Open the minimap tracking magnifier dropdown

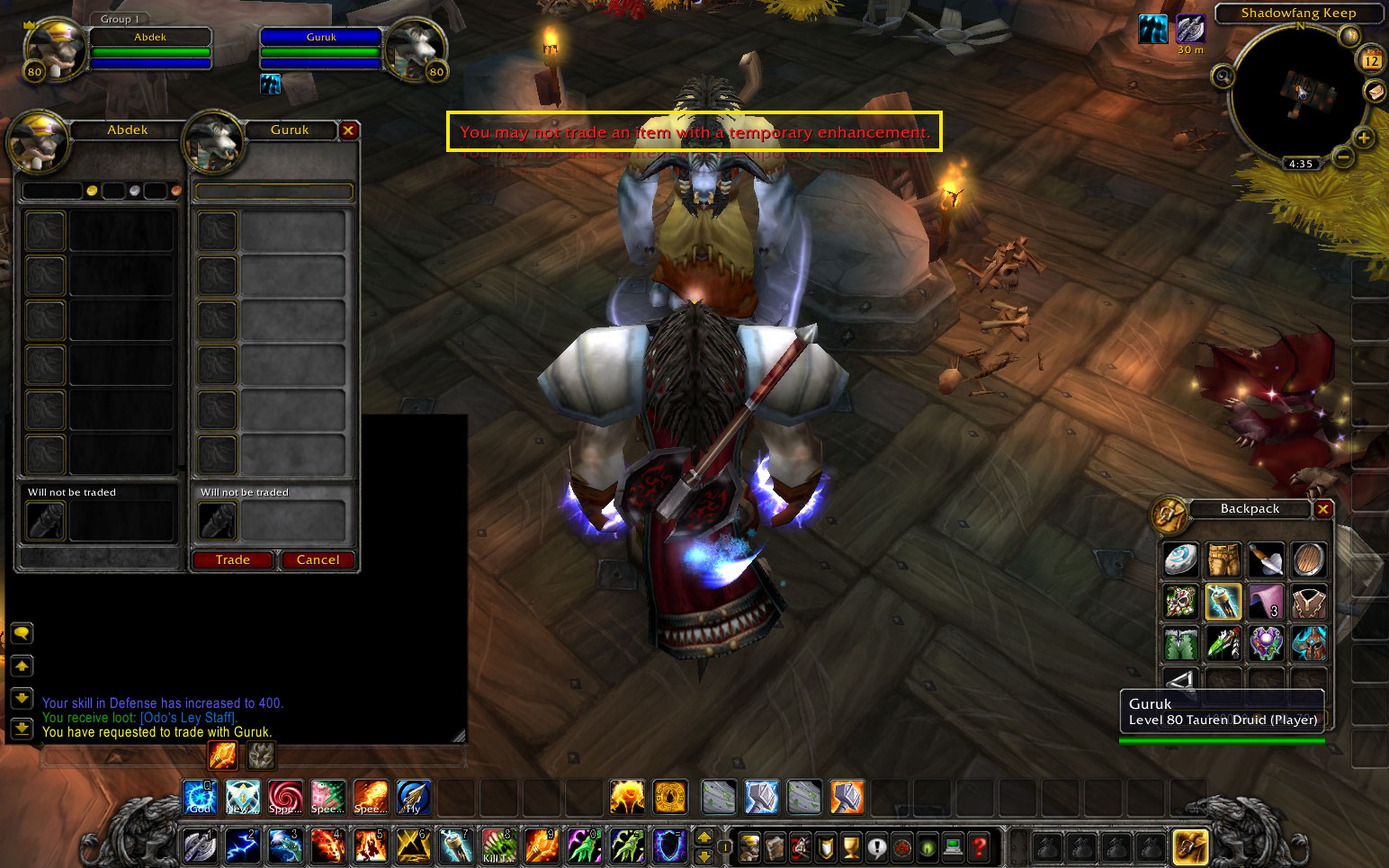click(x=1223, y=76)
